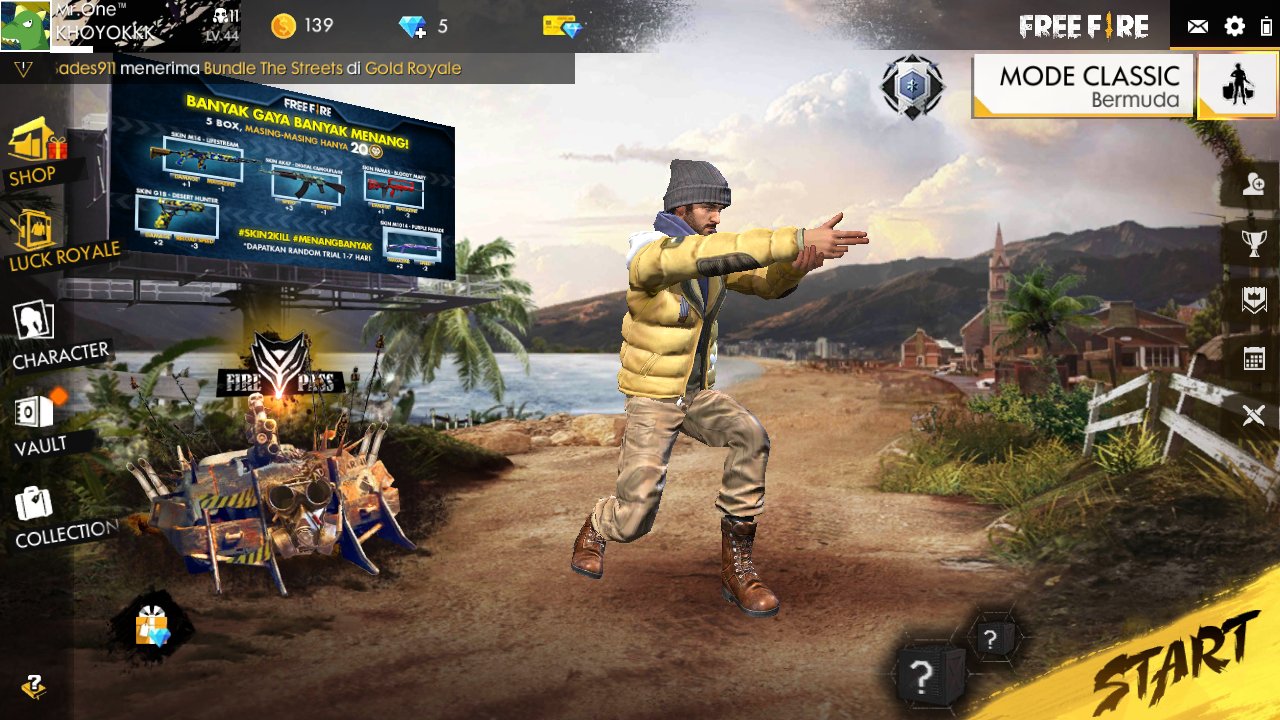
Task: Open the guild shield panel
Action: tap(1253, 299)
